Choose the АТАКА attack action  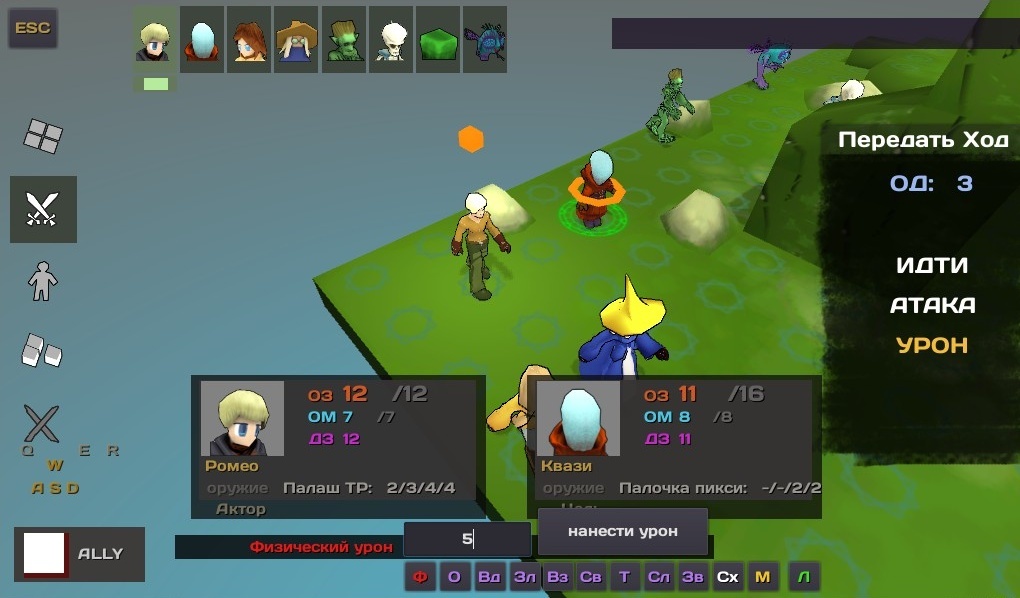932,305
